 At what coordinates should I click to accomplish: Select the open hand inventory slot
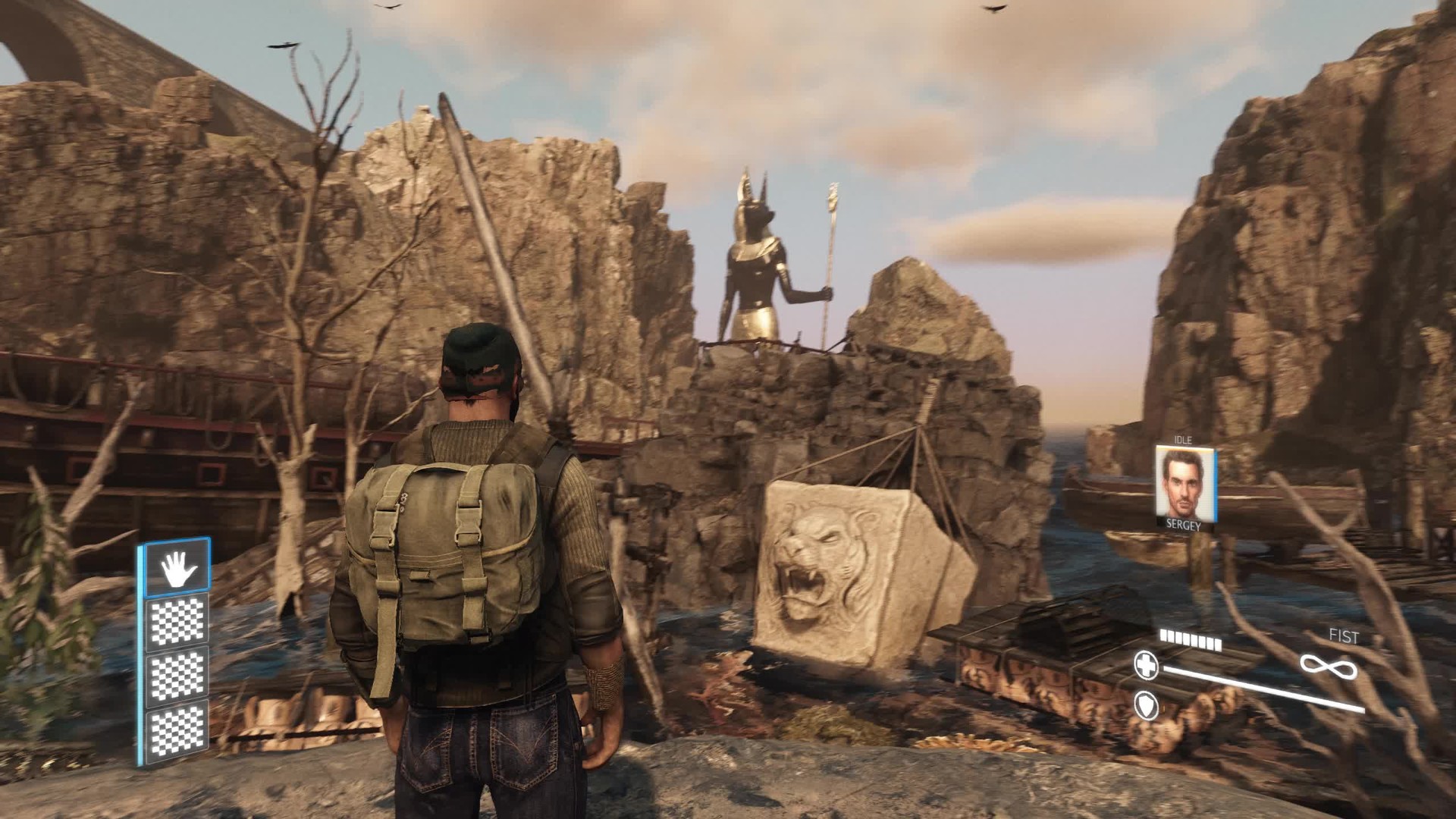pyautogui.click(x=177, y=567)
